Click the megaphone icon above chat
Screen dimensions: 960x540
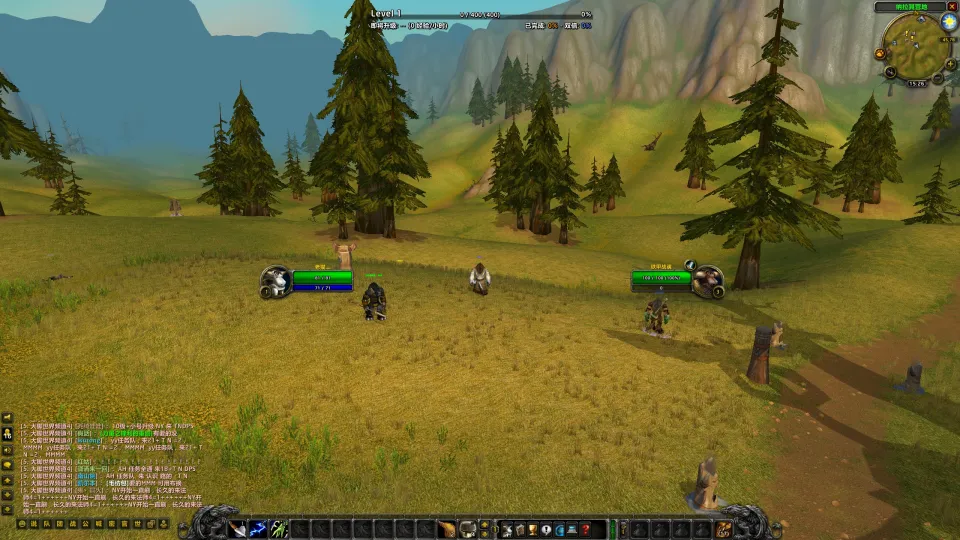(x=7, y=418)
